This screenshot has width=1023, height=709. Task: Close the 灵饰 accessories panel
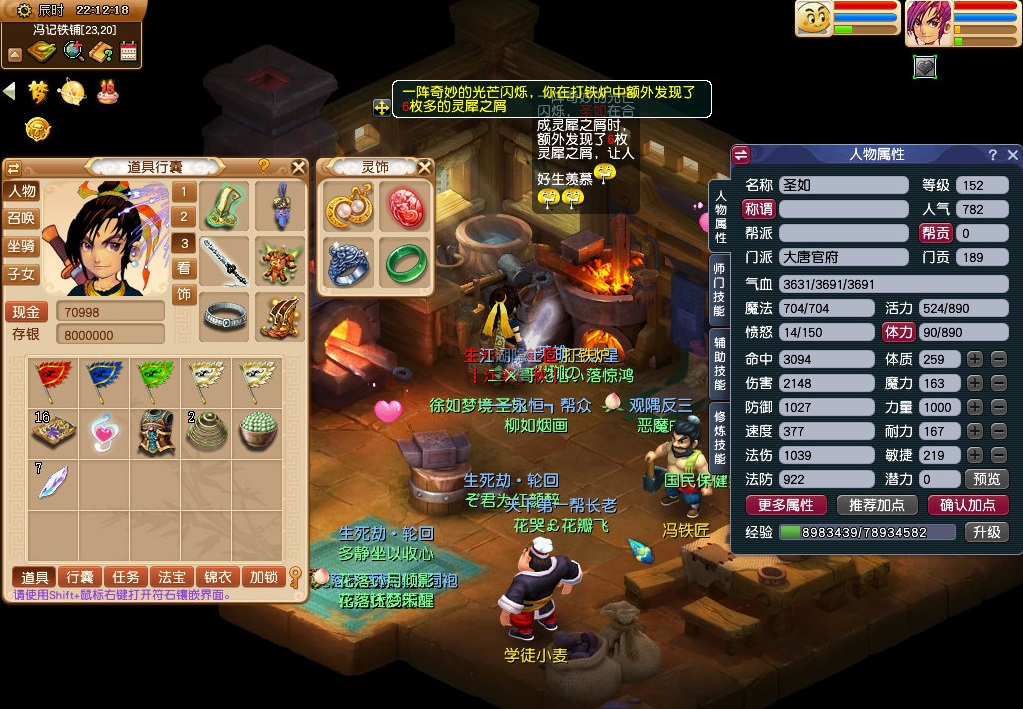click(x=425, y=167)
